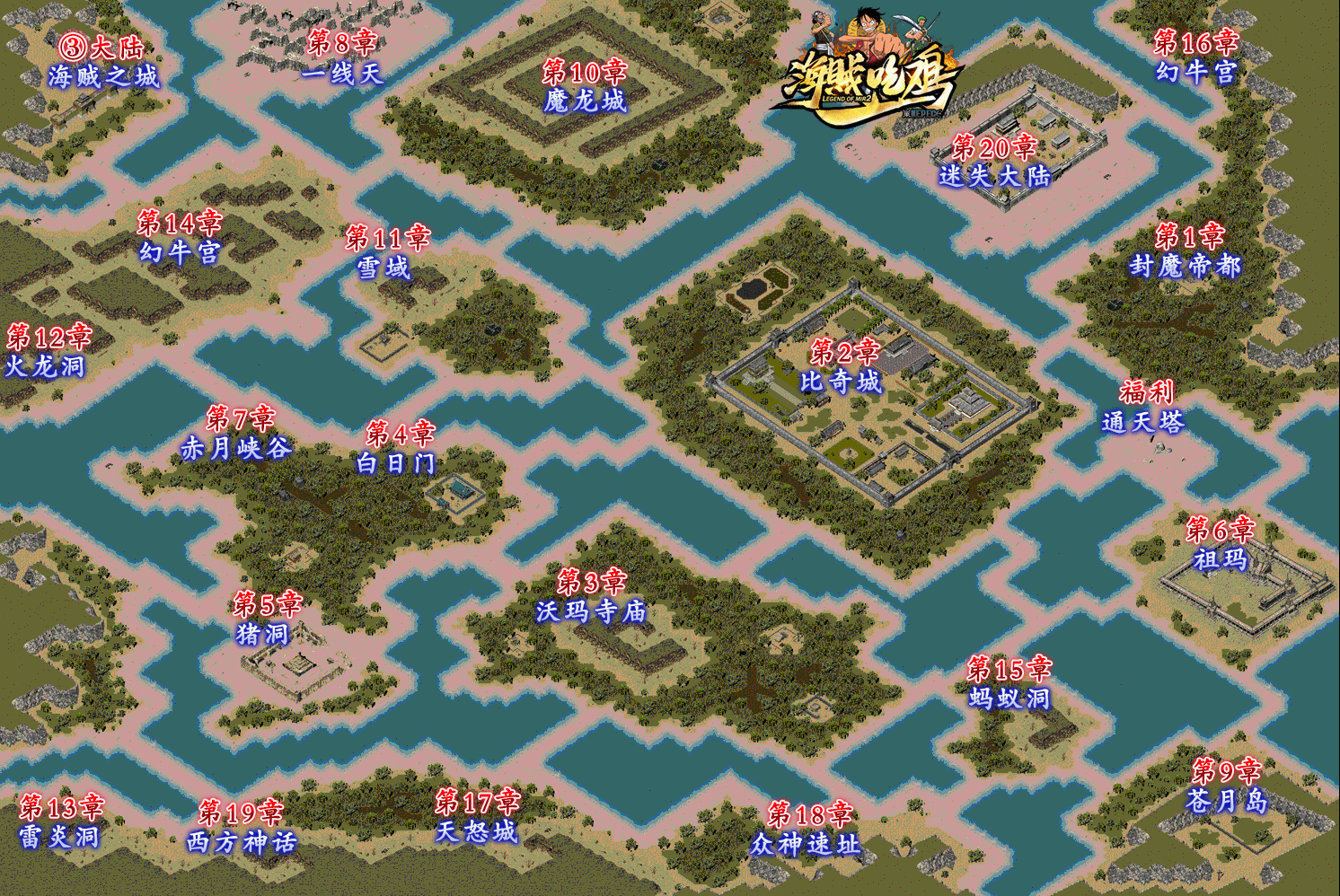
Task: Select Chapter 2 比奇城 on the map
Action: 842,366
